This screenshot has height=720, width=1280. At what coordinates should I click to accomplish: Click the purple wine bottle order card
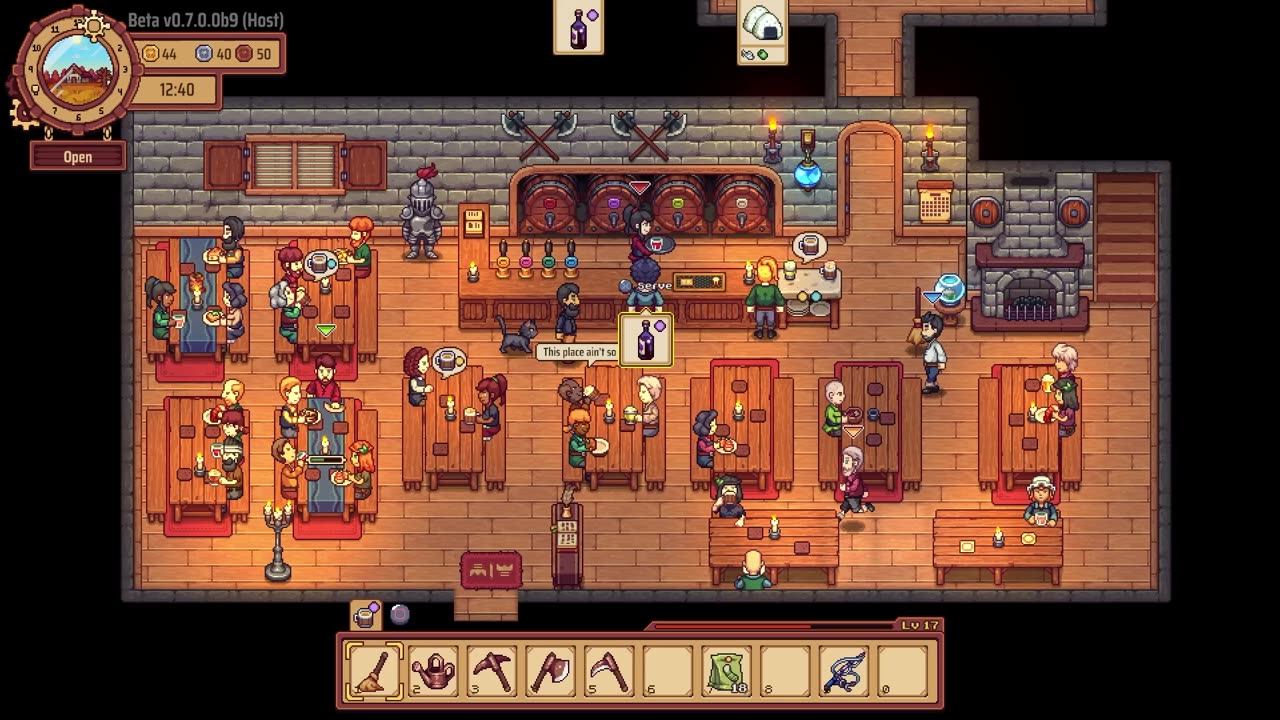(579, 27)
